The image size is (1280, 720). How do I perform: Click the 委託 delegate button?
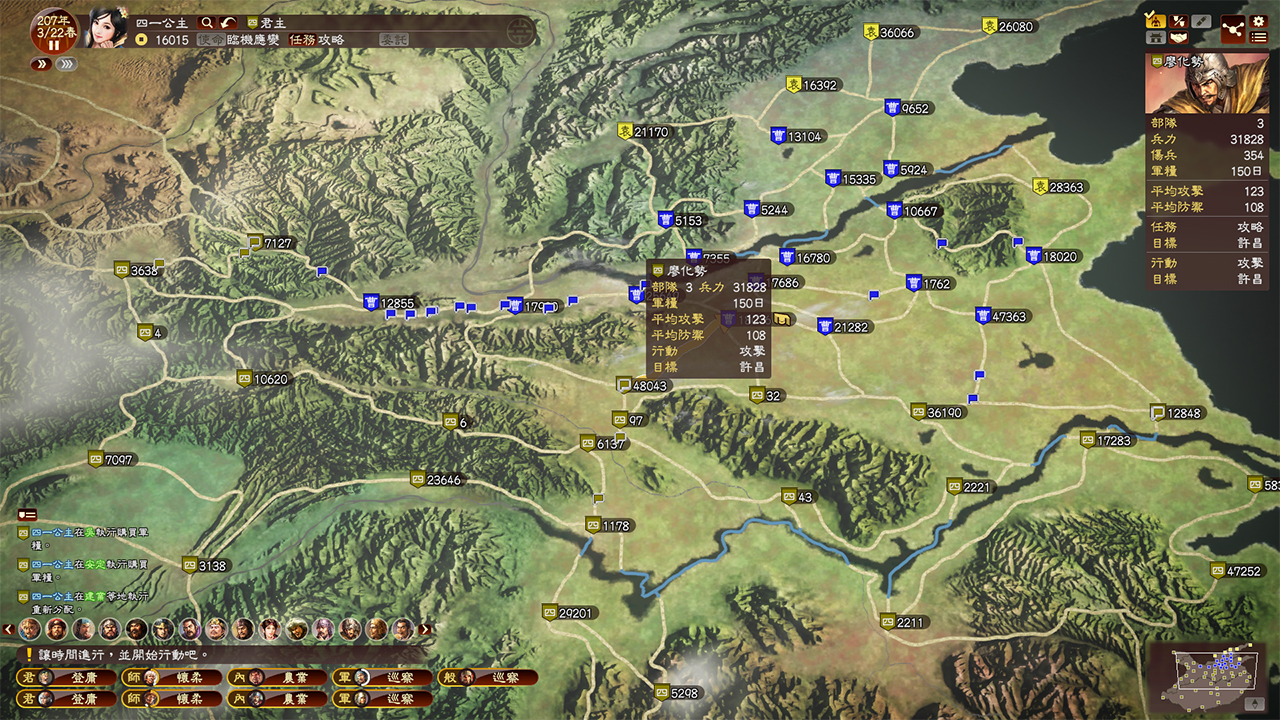pyautogui.click(x=393, y=40)
